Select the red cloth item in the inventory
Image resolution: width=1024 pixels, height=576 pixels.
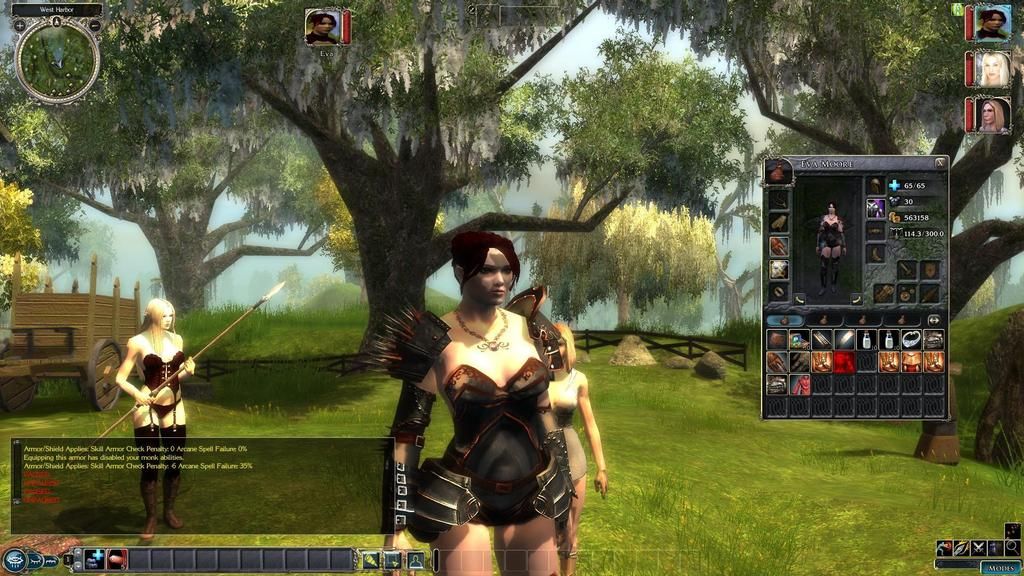click(x=800, y=384)
